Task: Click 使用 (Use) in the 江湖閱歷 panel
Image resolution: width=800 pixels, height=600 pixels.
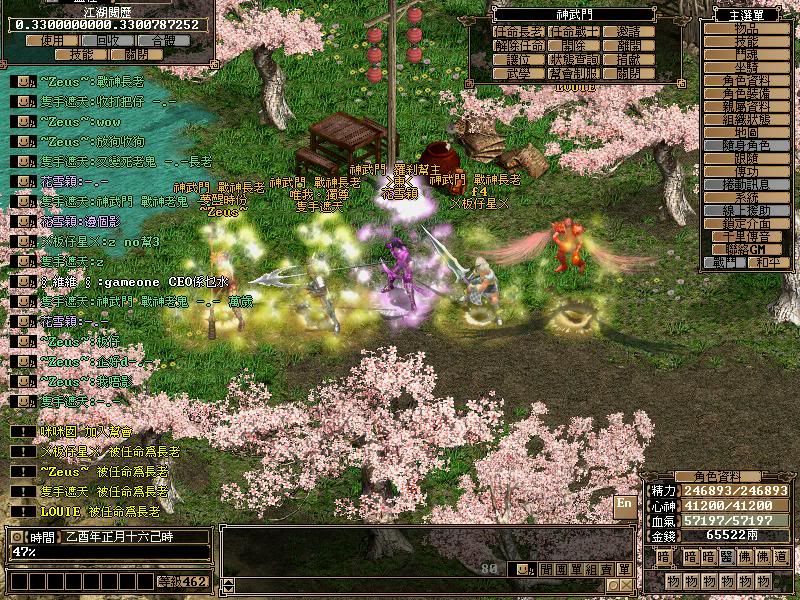Action: (52, 41)
